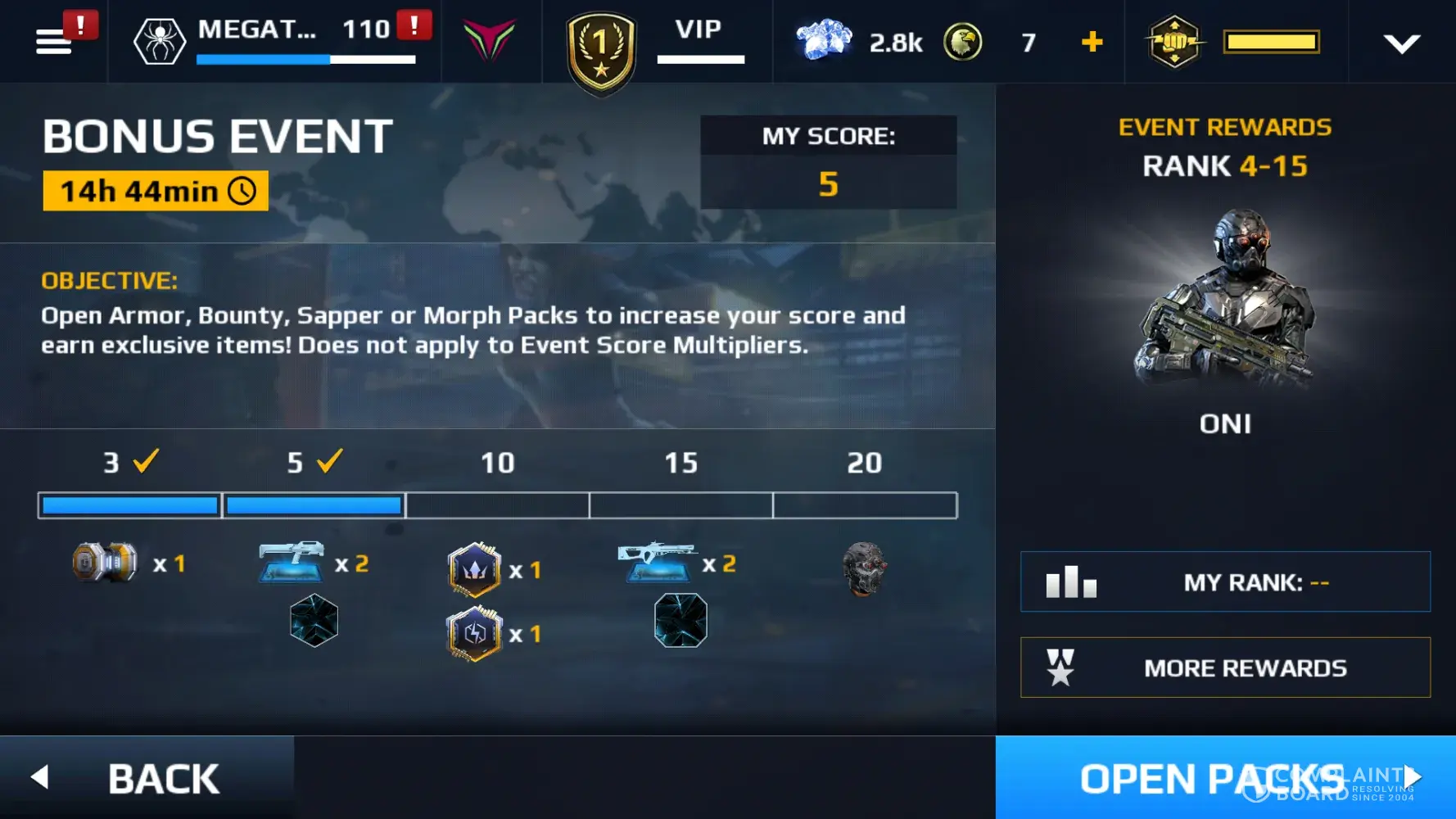The image size is (1456, 819).
Task: Open the diamond currency balance
Action: (858, 41)
